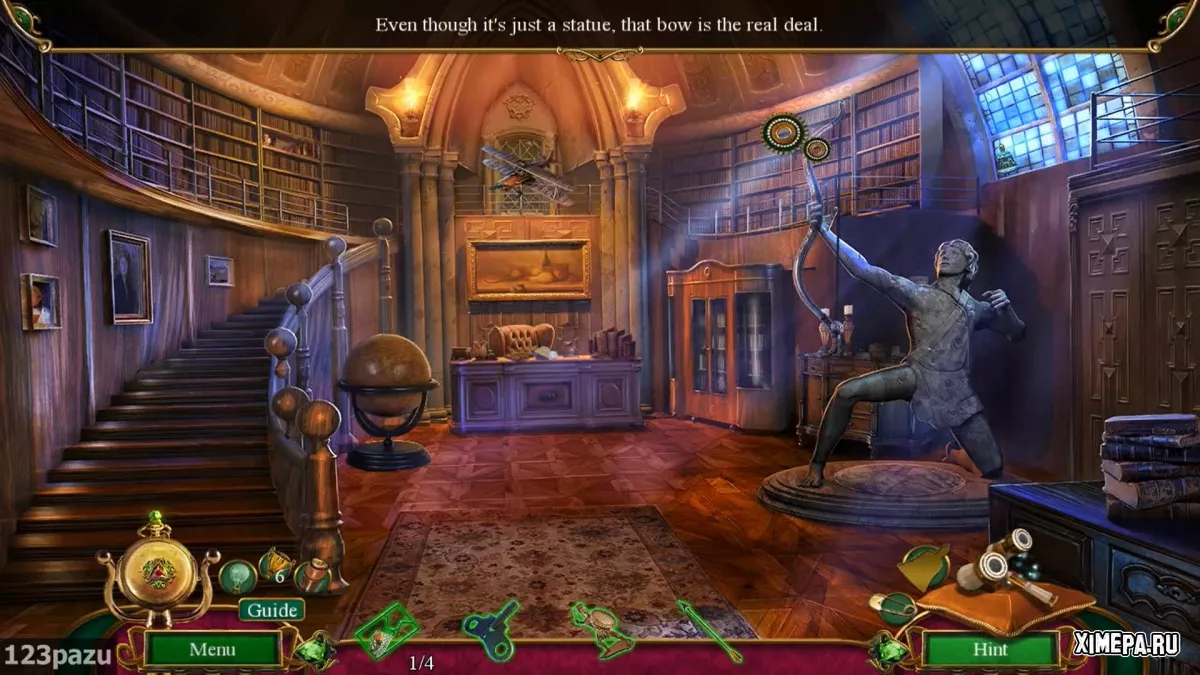Click the copper cylinder icon by the trophy
Image resolution: width=1200 pixels, height=675 pixels.
313,576
